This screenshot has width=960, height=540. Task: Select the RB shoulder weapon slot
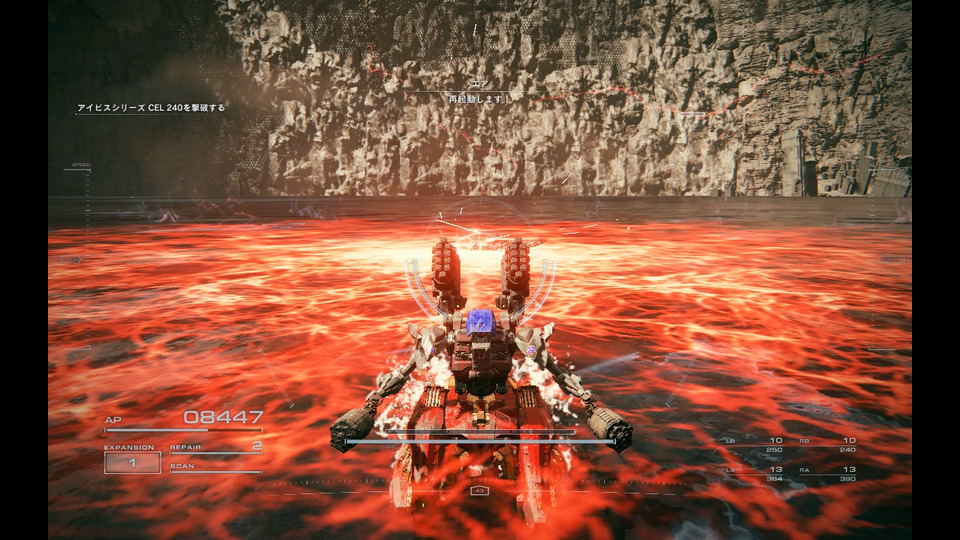click(x=829, y=445)
